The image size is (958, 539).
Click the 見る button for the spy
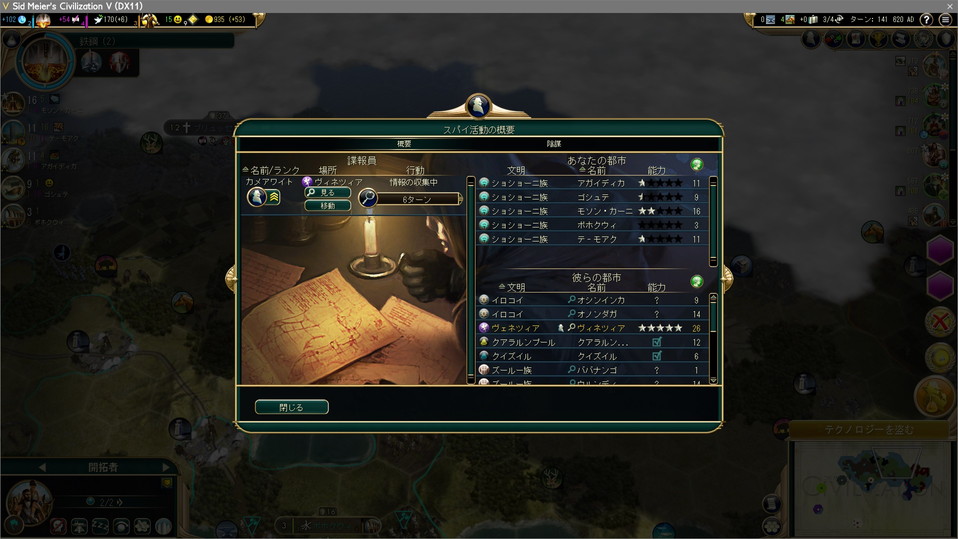[327, 192]
